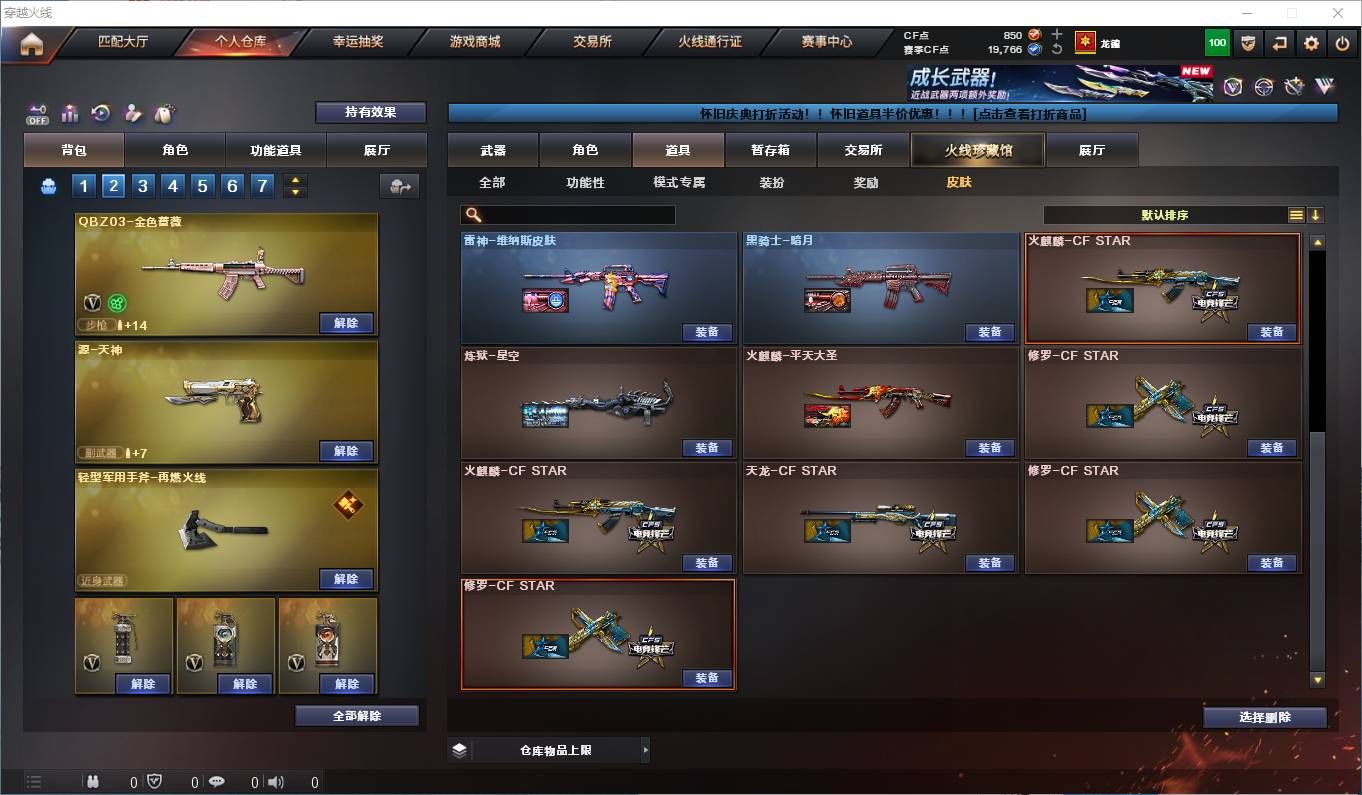Click the sparkling mouse decoration icon
1362x795 pixels.
click(x=163, y=113)
